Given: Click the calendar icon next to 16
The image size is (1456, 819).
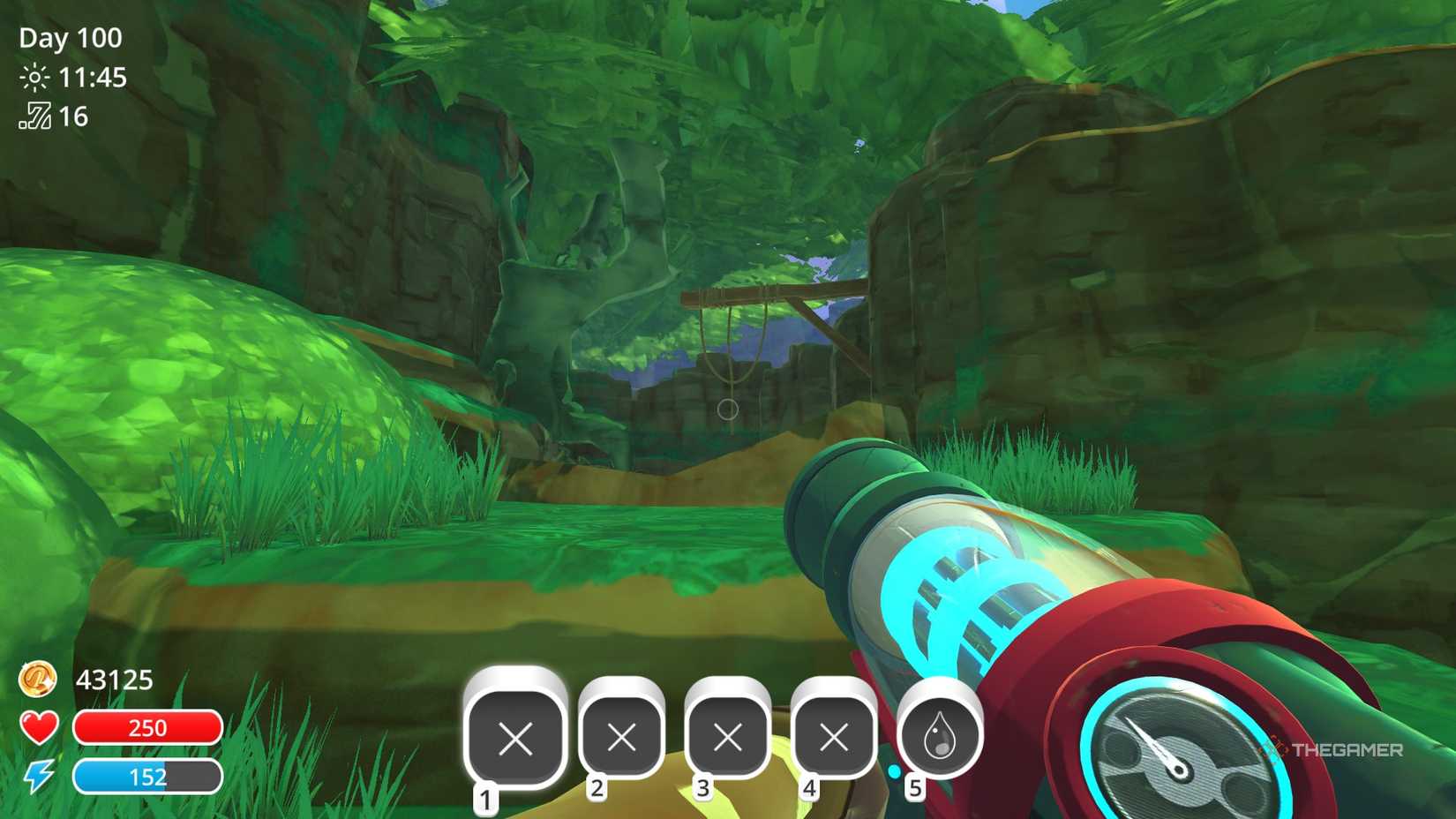Looking at the screenshot, I should [x=34, y=116].
